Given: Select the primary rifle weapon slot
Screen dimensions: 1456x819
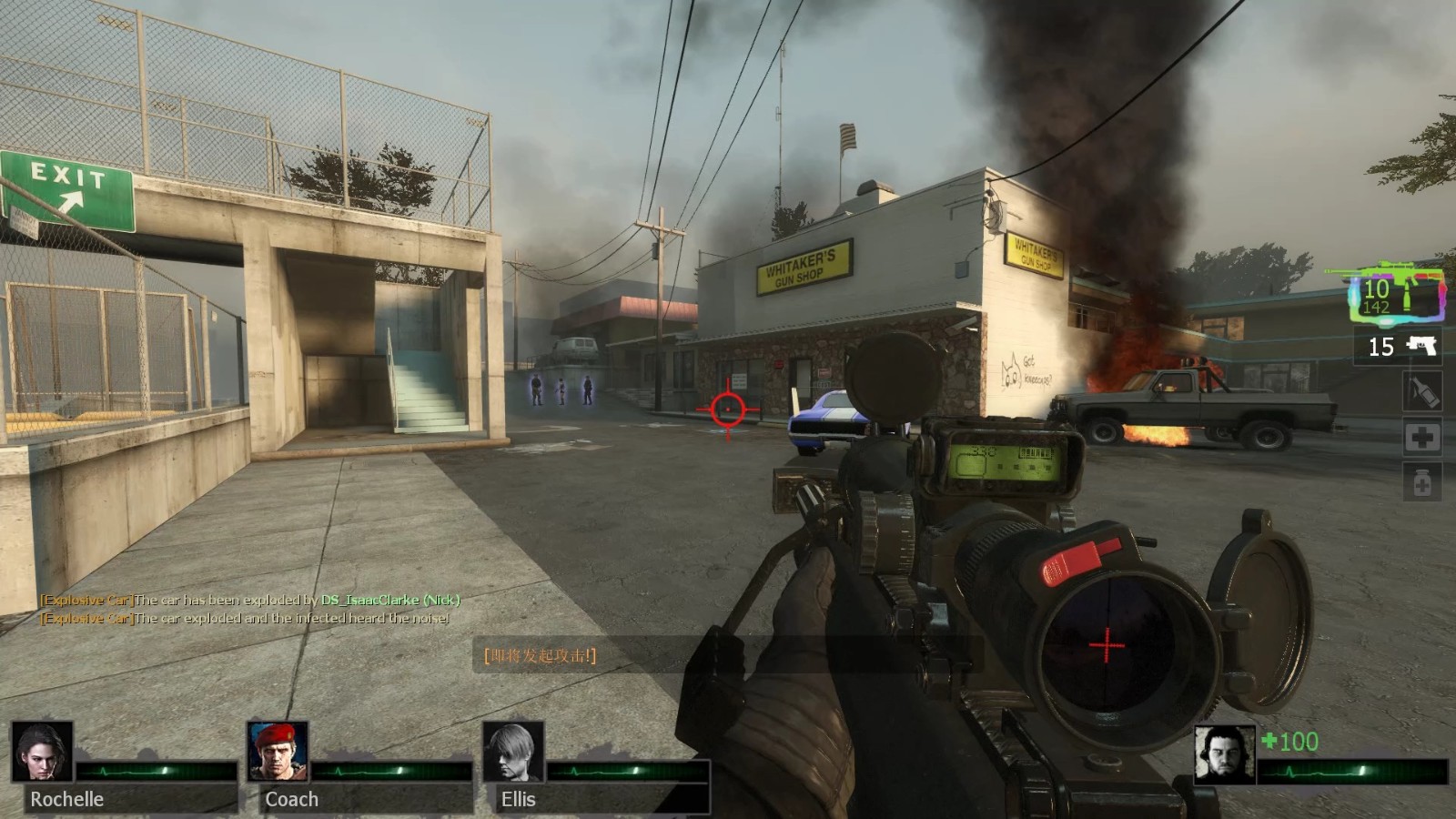Looking at the screenshot, I should click(x=1397, y=292).
